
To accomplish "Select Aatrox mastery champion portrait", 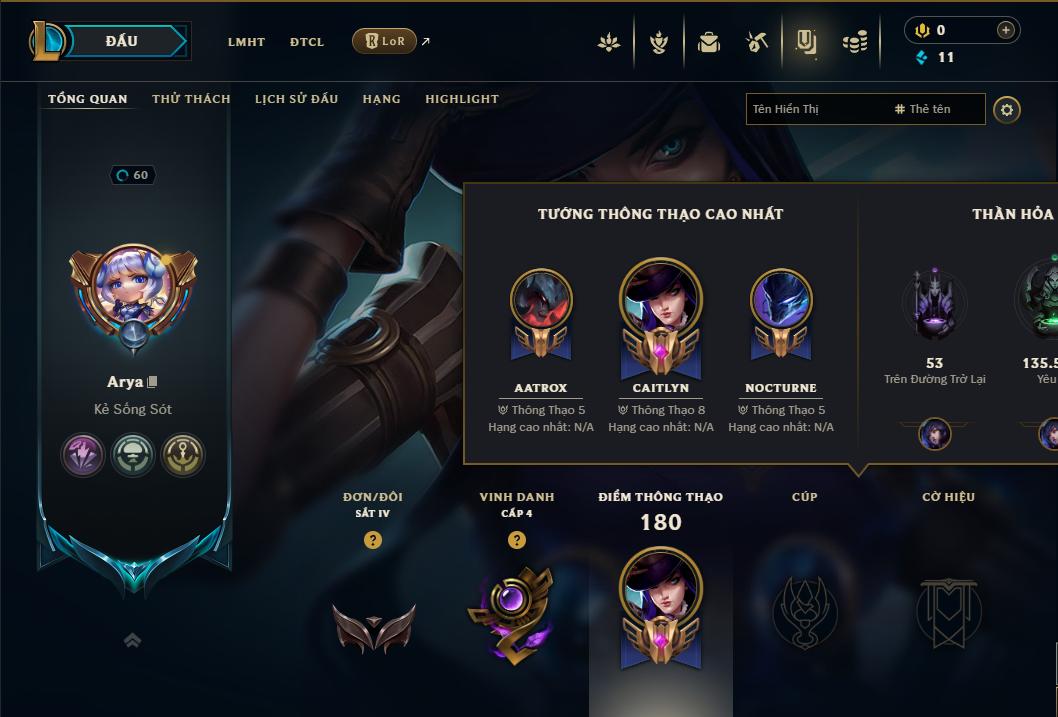I will pyautogui.click(x=541, y=303).
